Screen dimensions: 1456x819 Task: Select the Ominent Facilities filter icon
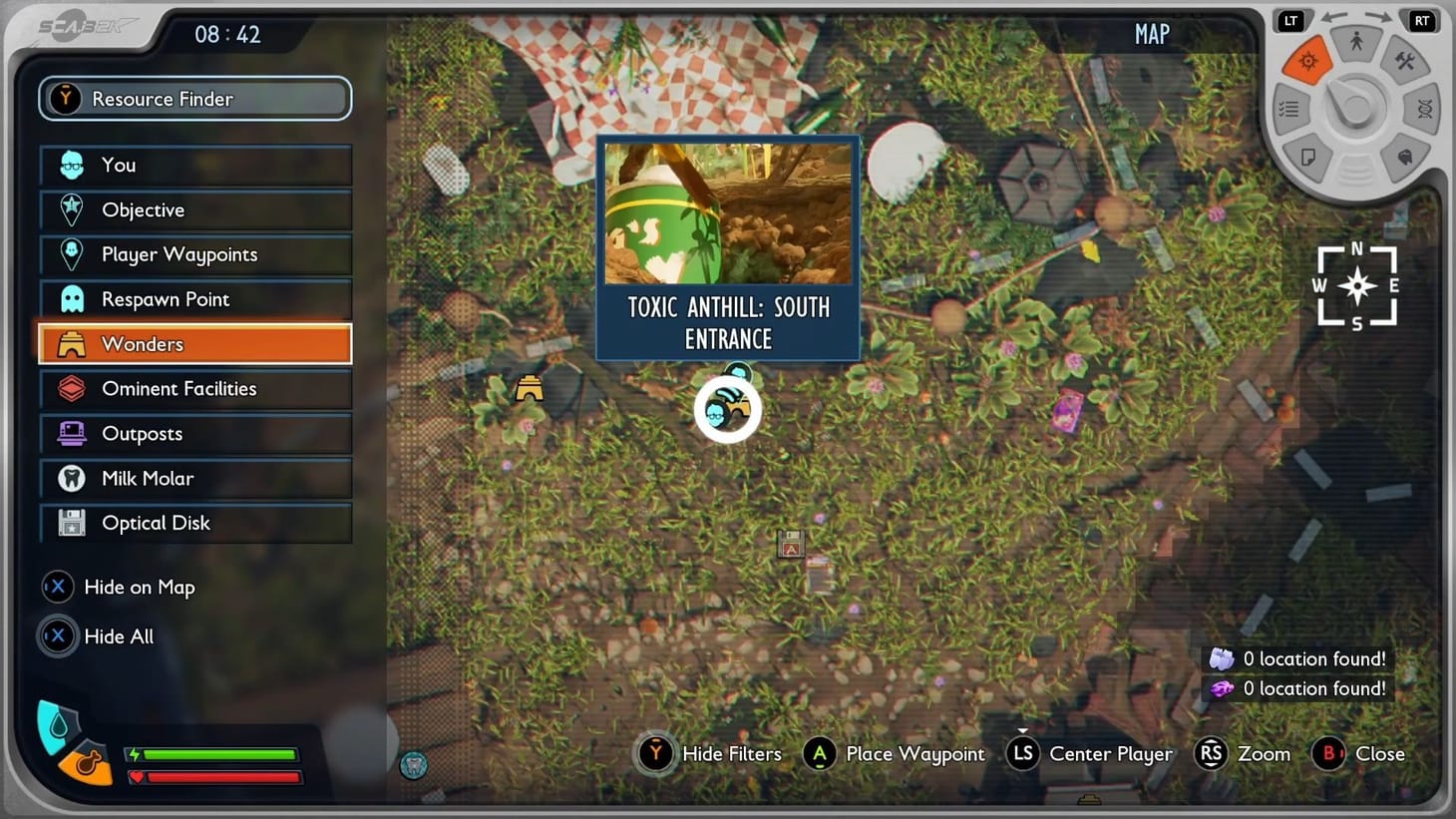click(x=70, y=388)
